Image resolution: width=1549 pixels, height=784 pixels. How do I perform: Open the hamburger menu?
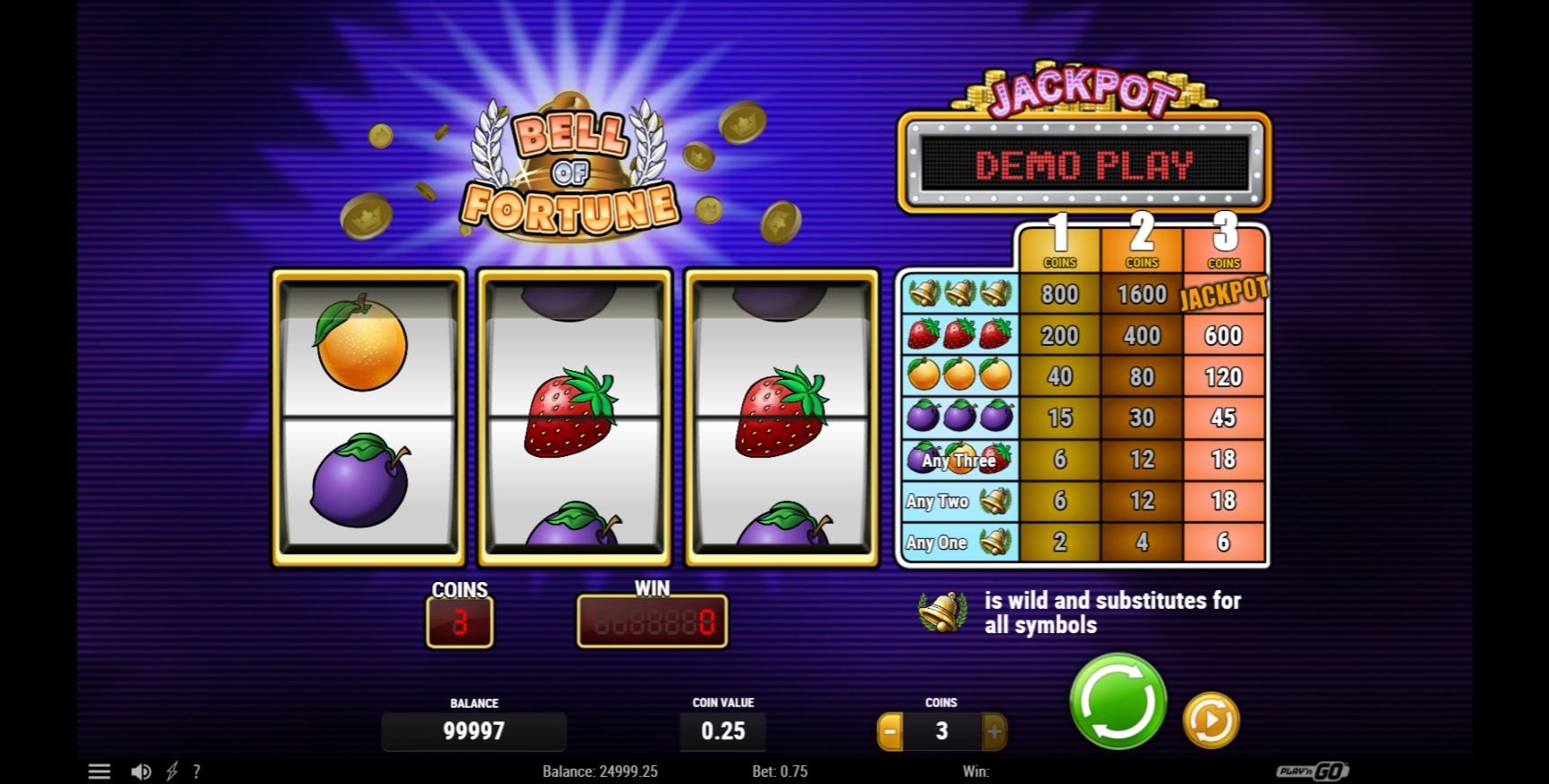(x=99, y=771)
